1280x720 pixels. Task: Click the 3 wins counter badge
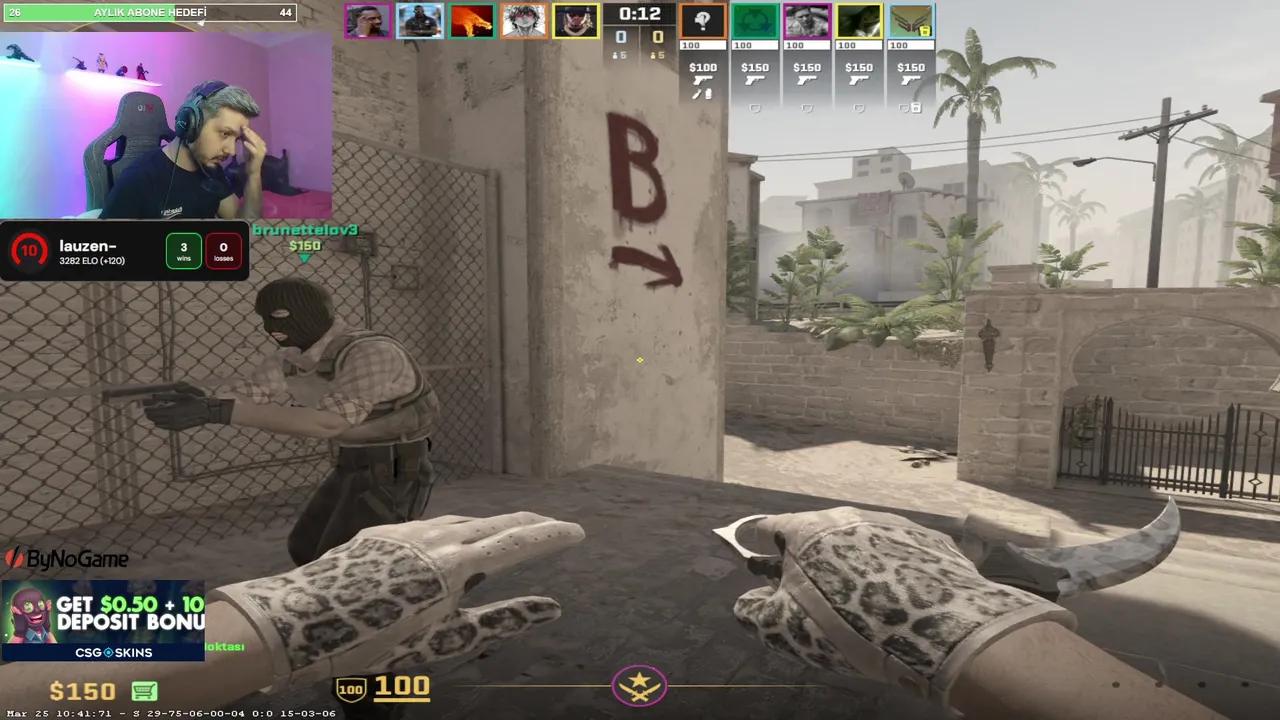coord(183,250)
